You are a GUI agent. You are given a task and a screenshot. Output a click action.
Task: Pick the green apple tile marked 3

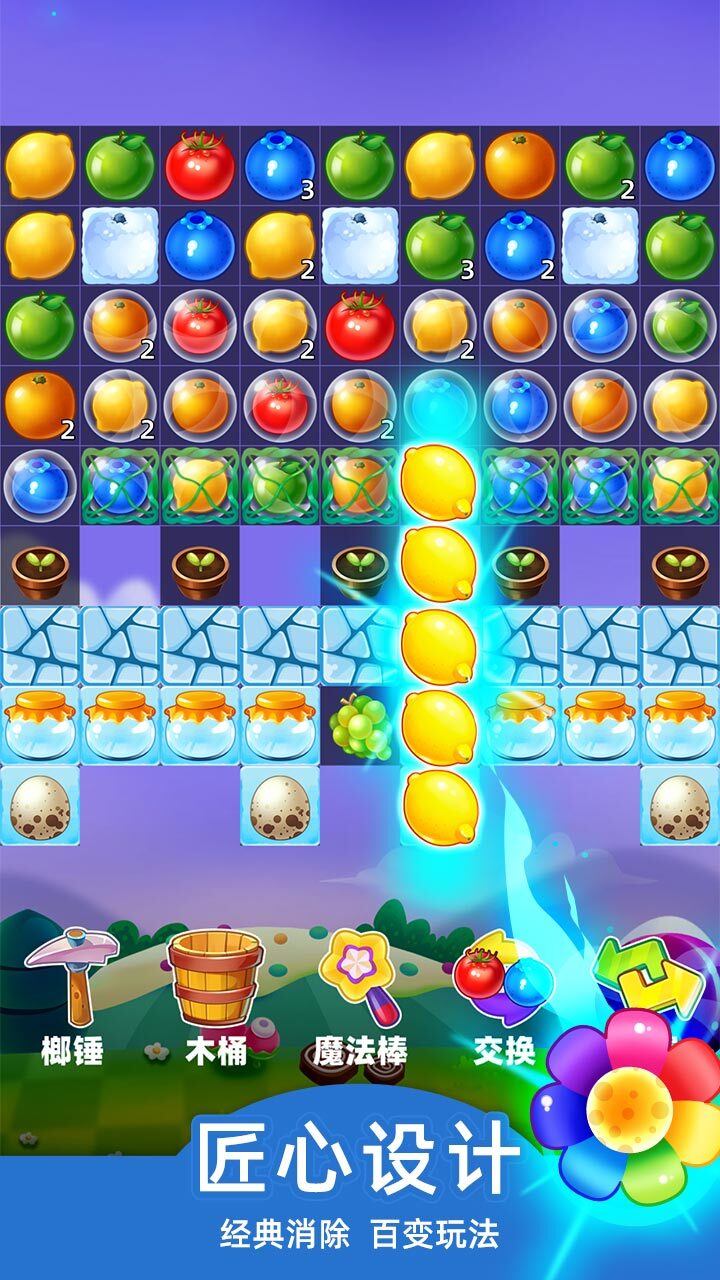440,246
